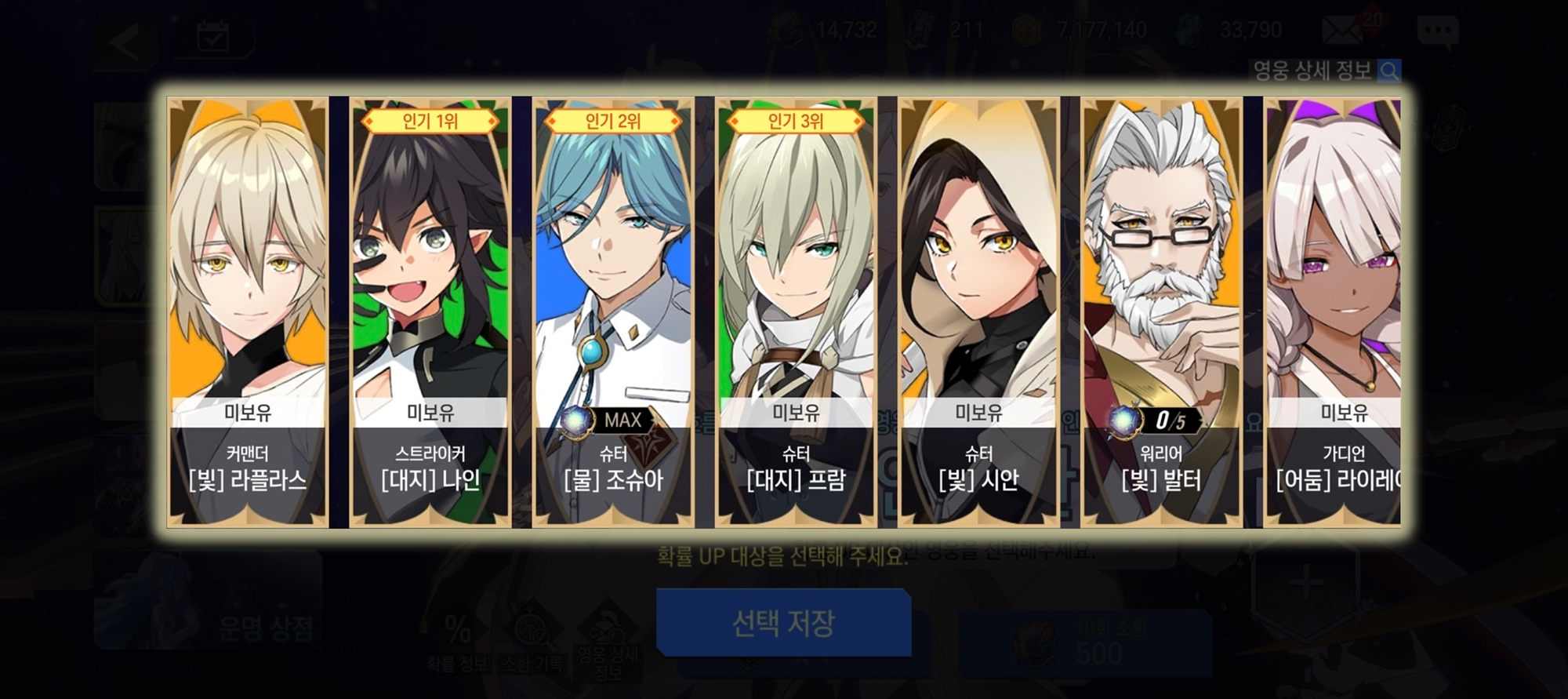Open 영웅 상세 정보 hero details

1324,71
